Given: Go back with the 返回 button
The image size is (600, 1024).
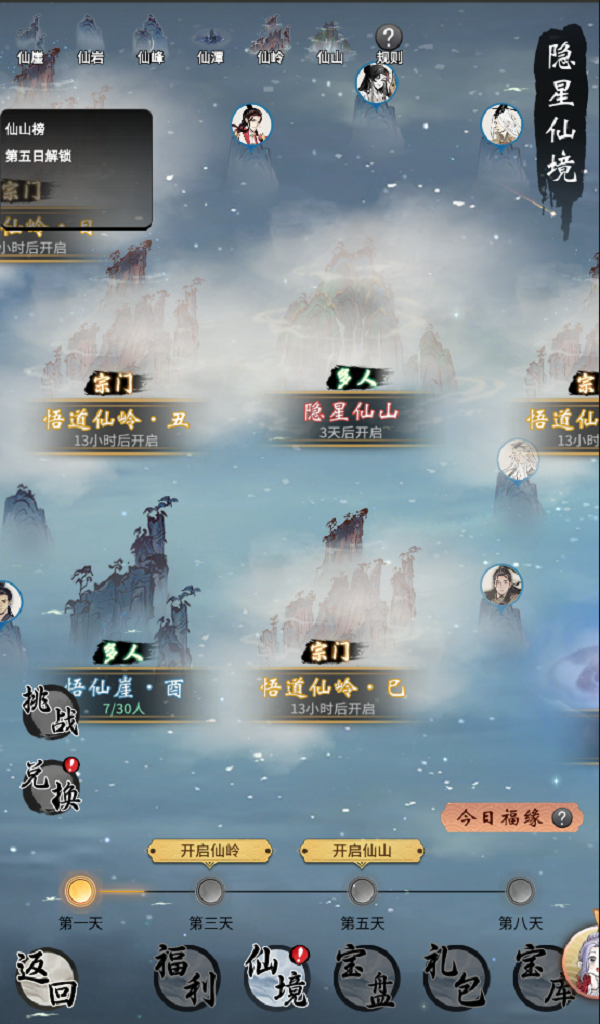Looking at the screenshot, I should pyautogui.click(x=46, y=977).
